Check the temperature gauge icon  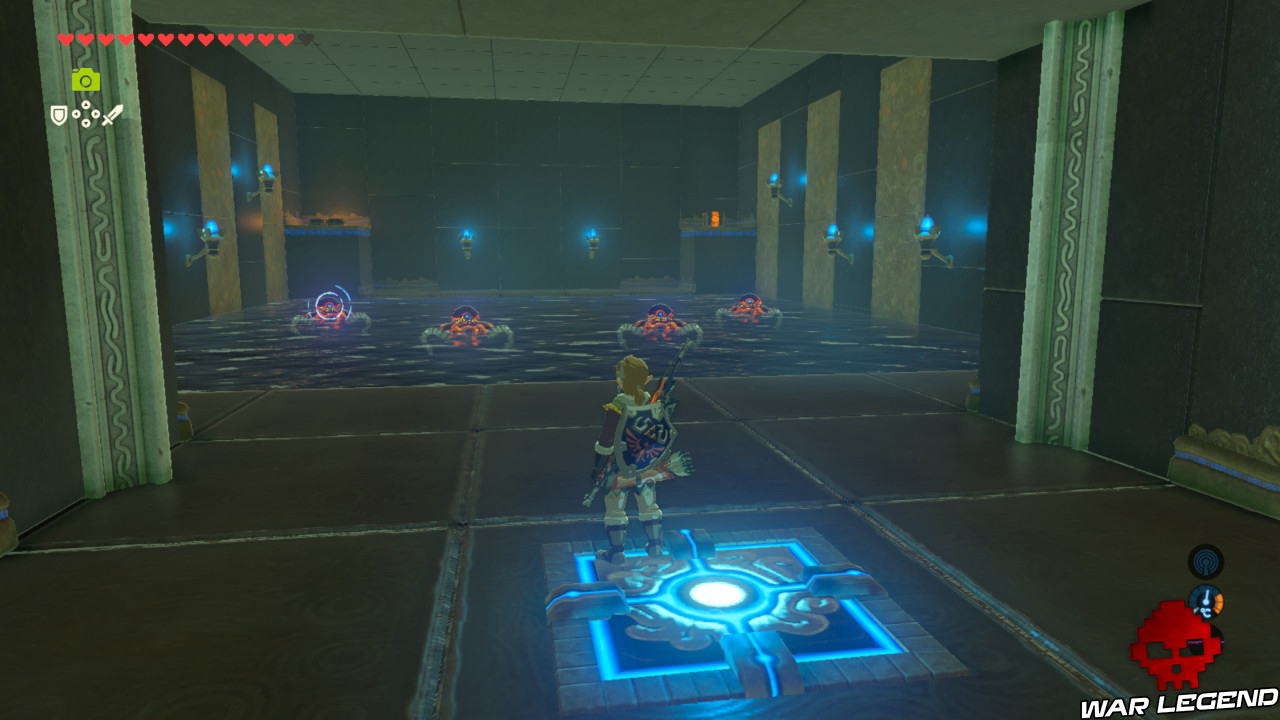click(x=1206, y=600)
